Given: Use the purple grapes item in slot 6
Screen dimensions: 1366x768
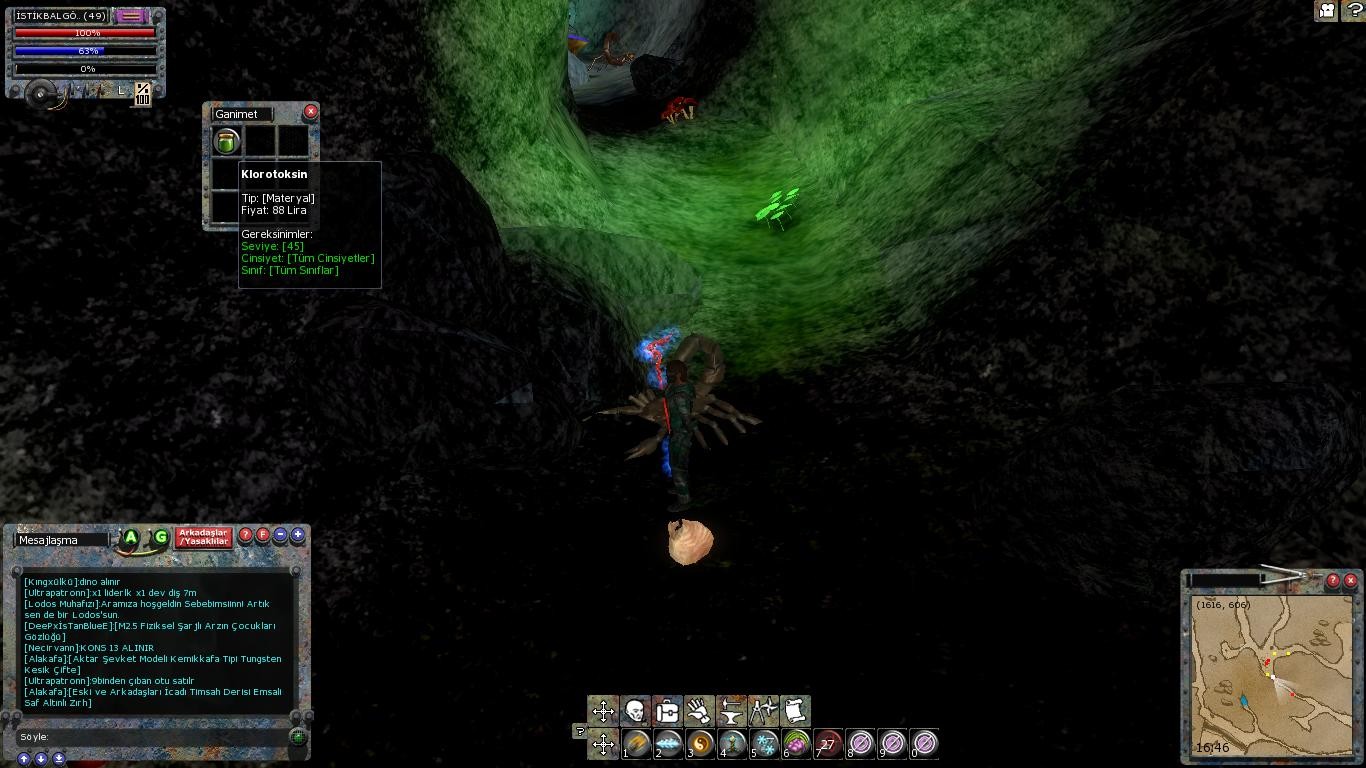Looking at the screenshot, I should (797, 744).
